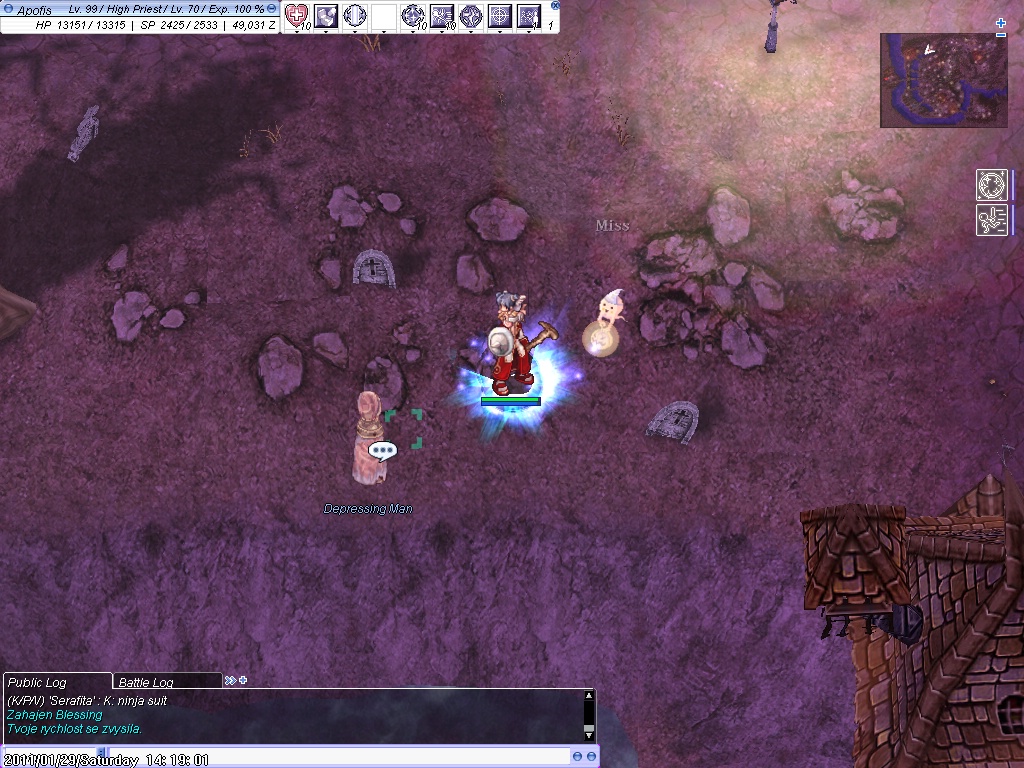Talk to Depressing Man via speech bubble
The height and width of the screenshot is (768, 1024).
382,451
